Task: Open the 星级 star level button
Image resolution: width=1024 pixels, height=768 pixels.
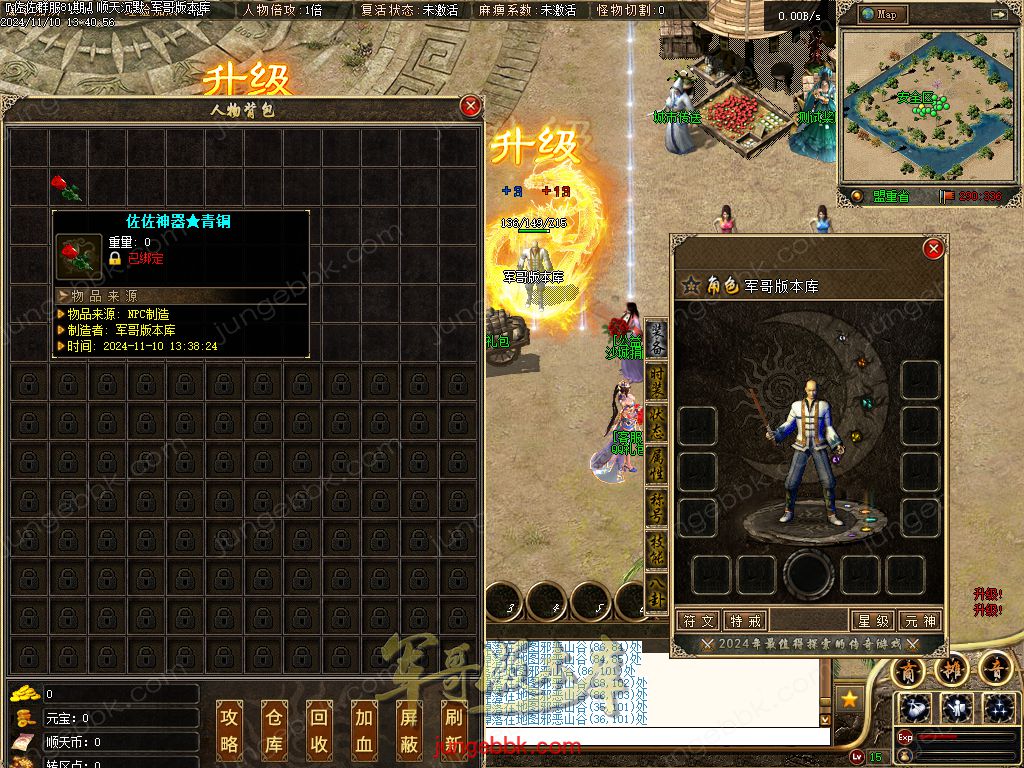Action: coord(872,621)
